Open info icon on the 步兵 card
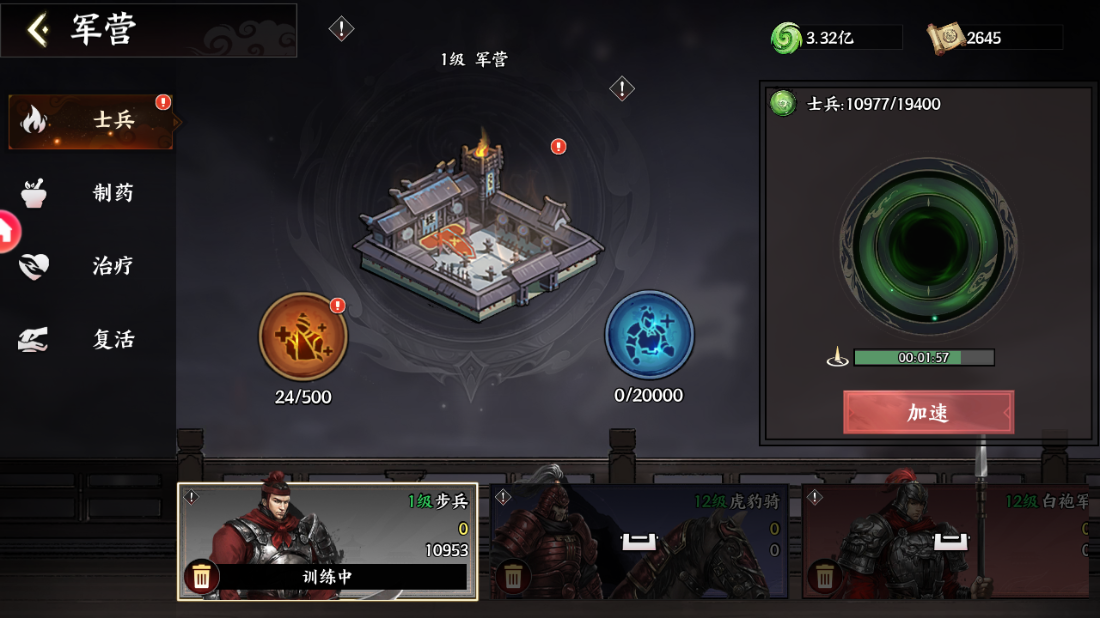This screenshot has width=1100, height=618. point(191,497)
